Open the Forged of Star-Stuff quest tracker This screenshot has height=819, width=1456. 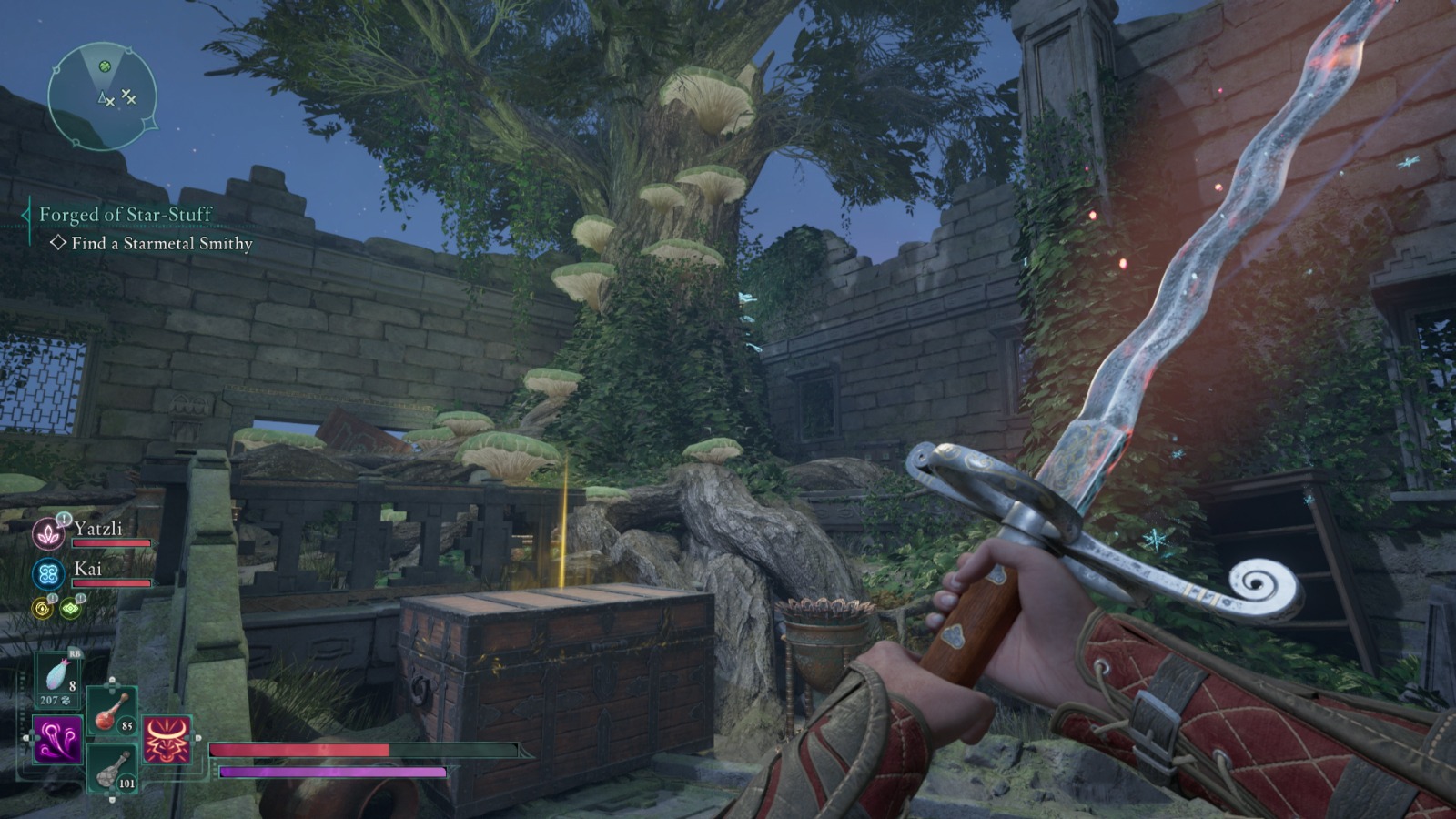(x=125, y=215)
